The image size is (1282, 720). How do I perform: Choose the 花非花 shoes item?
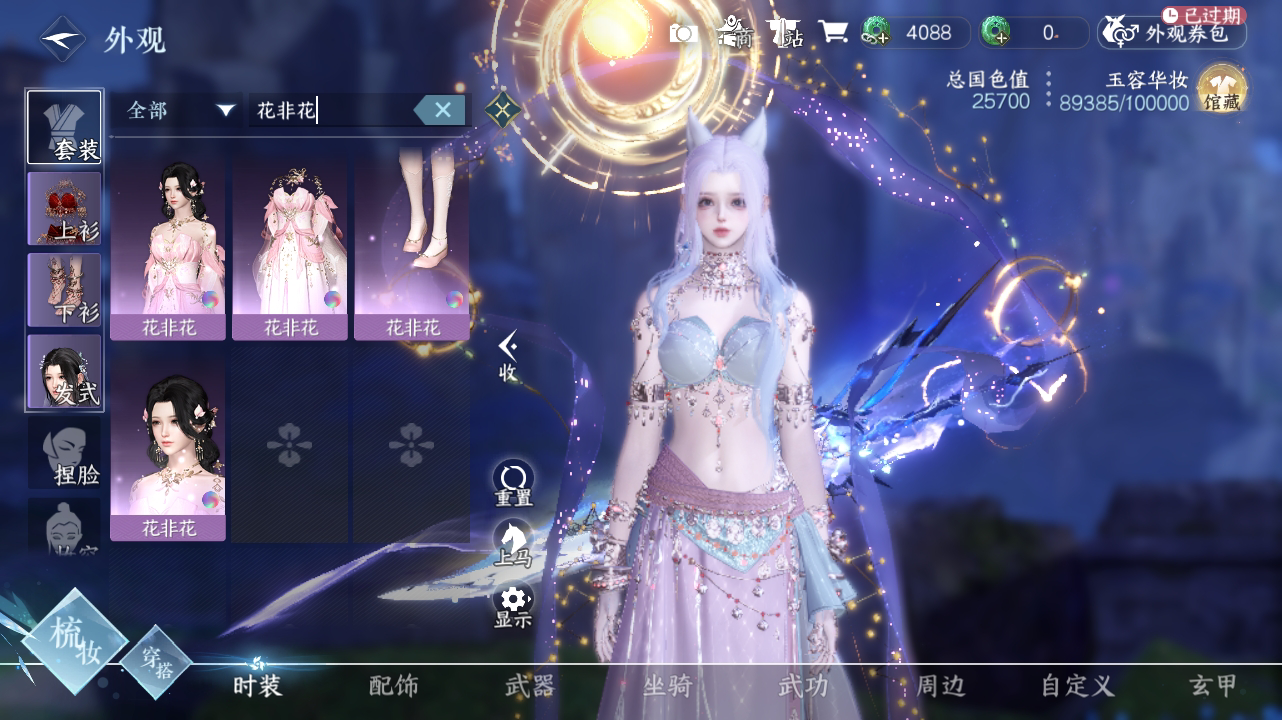pos(412,245)
